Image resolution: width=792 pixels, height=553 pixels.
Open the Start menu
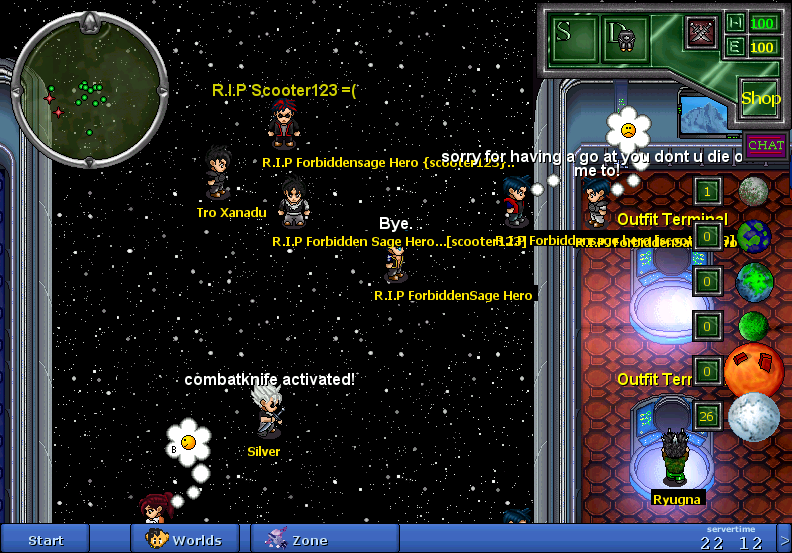coord(45,540)
